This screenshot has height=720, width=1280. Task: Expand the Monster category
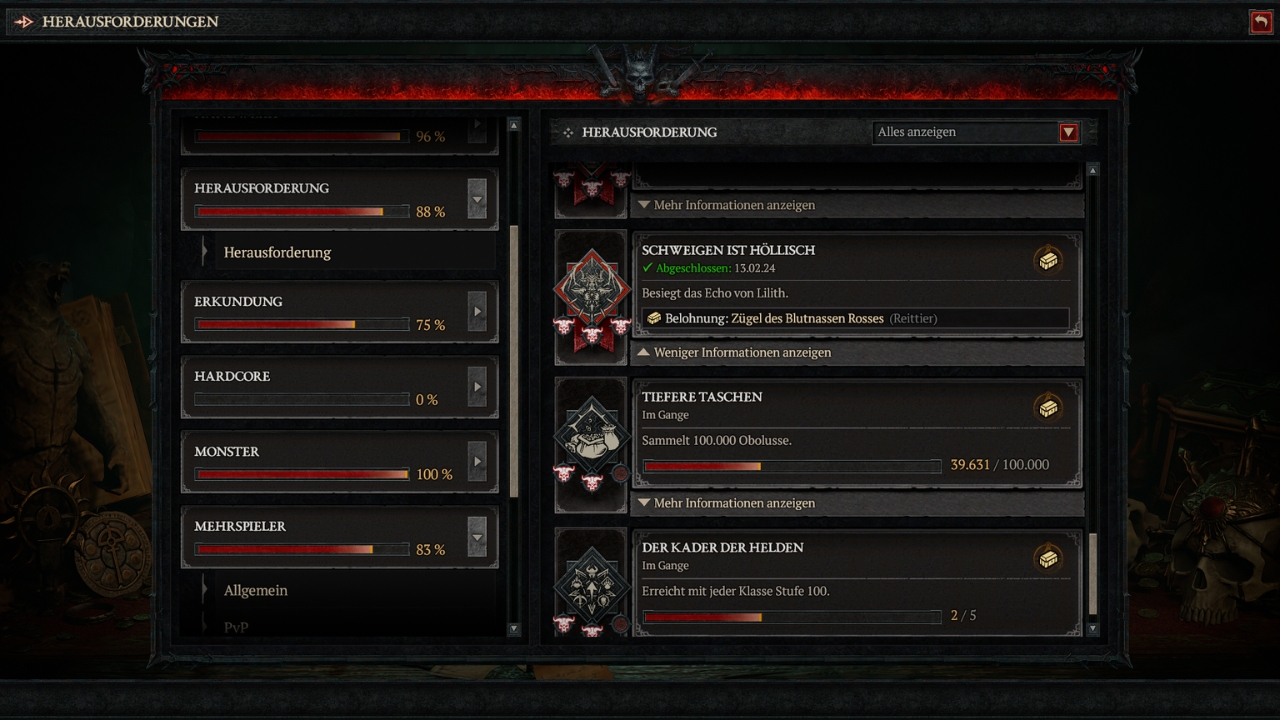[x=477, y=462]
